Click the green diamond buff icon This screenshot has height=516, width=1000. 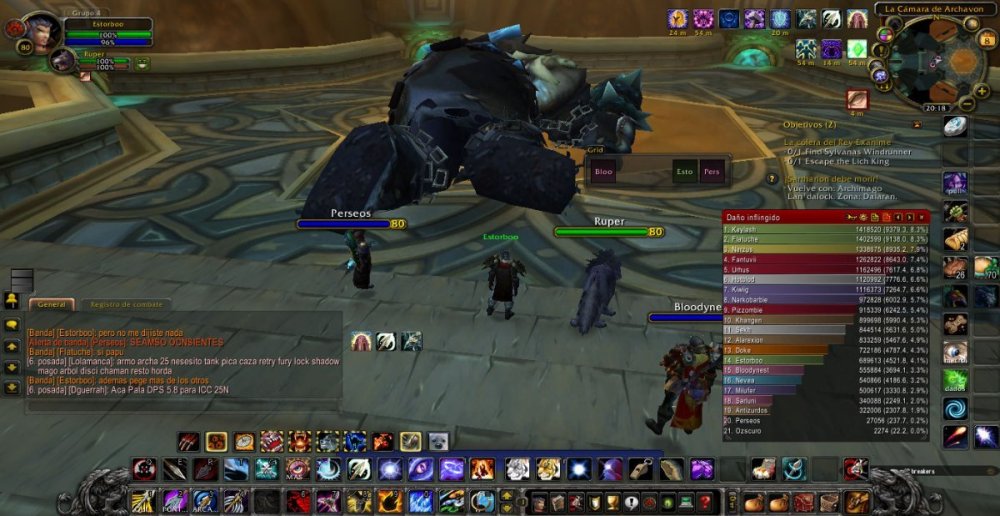tap(856, 48)
